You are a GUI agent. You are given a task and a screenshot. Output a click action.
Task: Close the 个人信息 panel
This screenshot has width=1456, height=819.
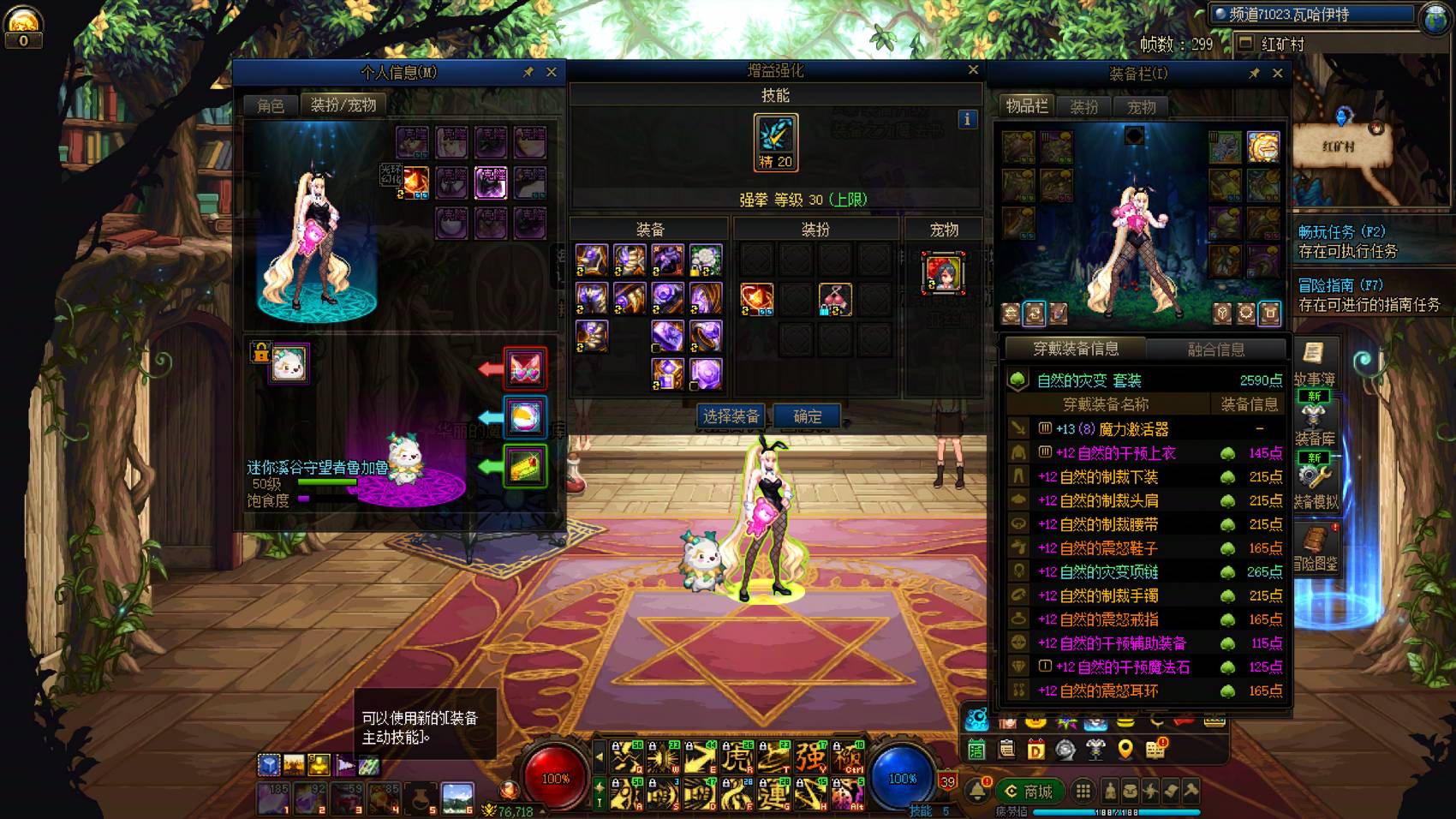552,73
